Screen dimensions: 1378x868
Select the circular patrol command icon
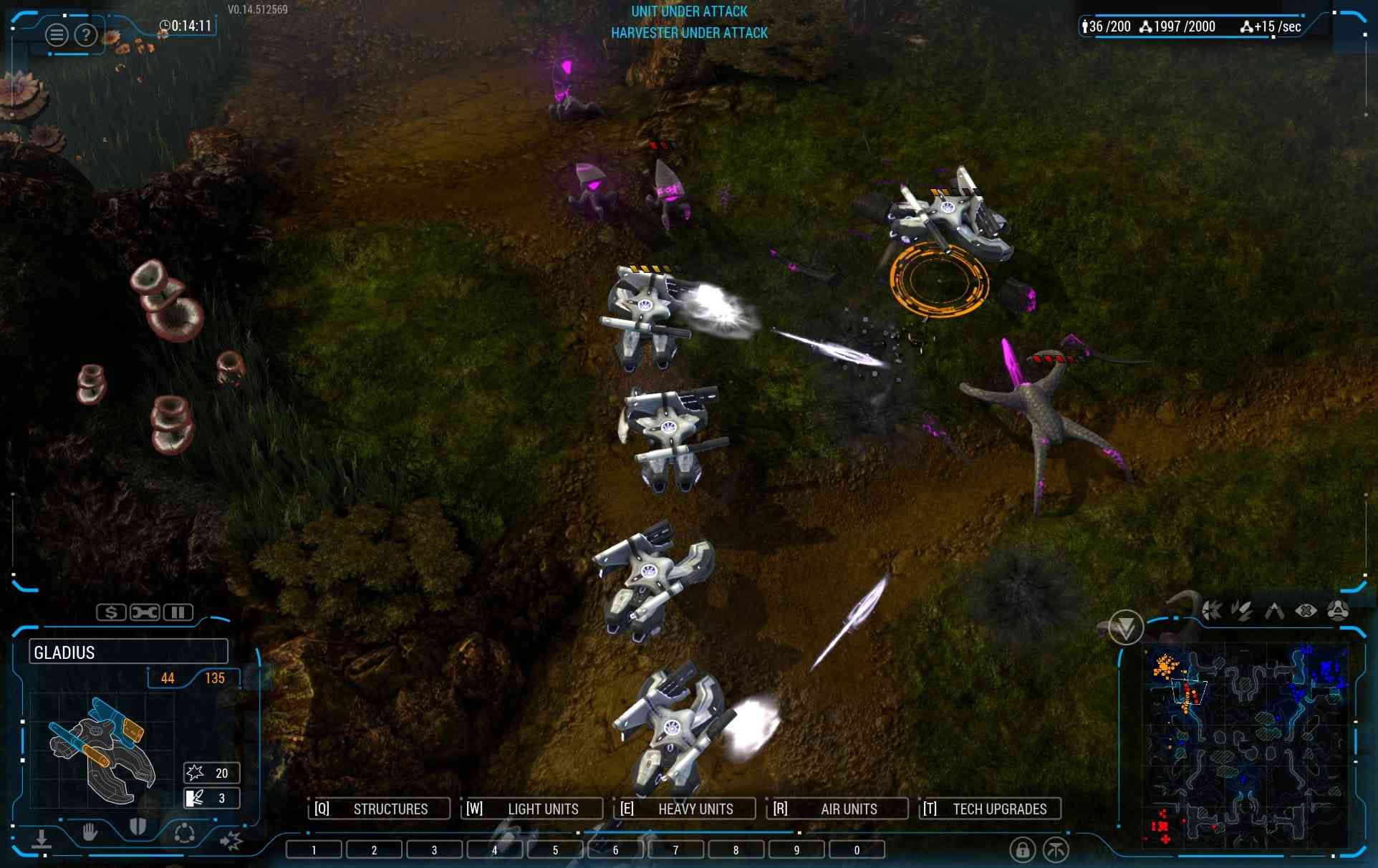[x=184, y=834]
